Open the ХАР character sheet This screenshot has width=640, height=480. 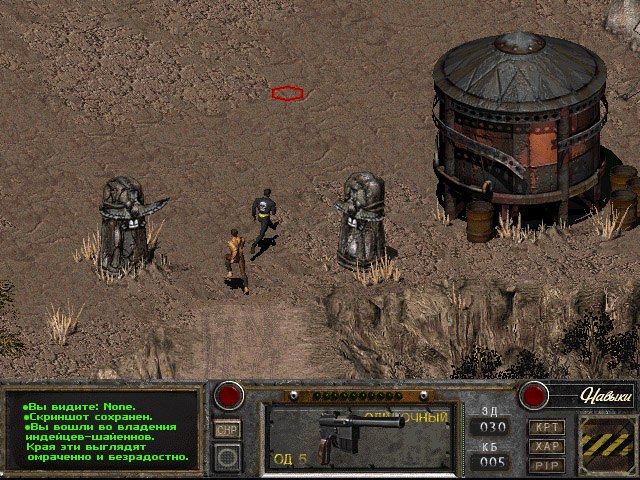click(x=546, y=445)
